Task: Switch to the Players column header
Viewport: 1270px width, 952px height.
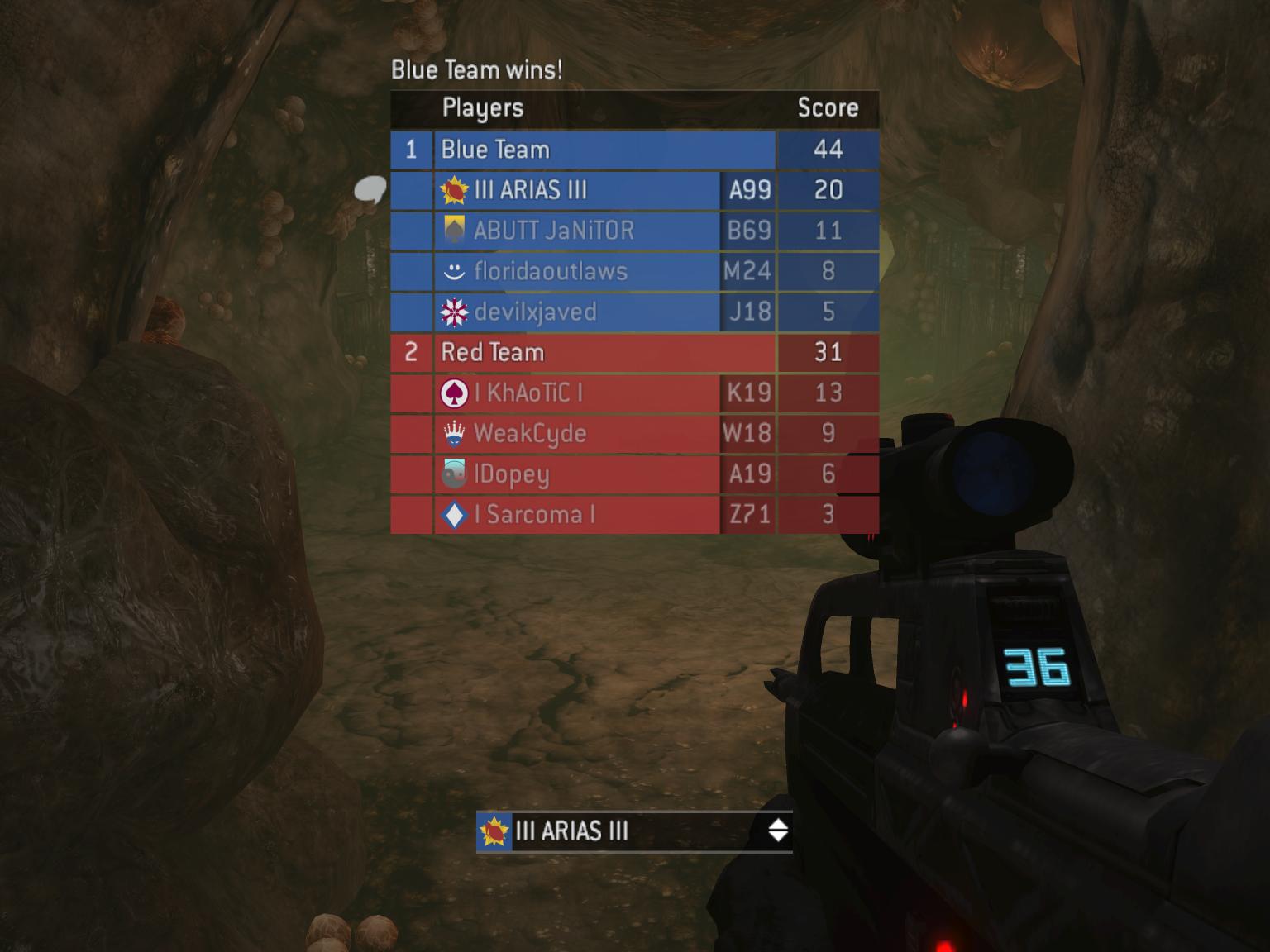Action: (x=484, y=108)
